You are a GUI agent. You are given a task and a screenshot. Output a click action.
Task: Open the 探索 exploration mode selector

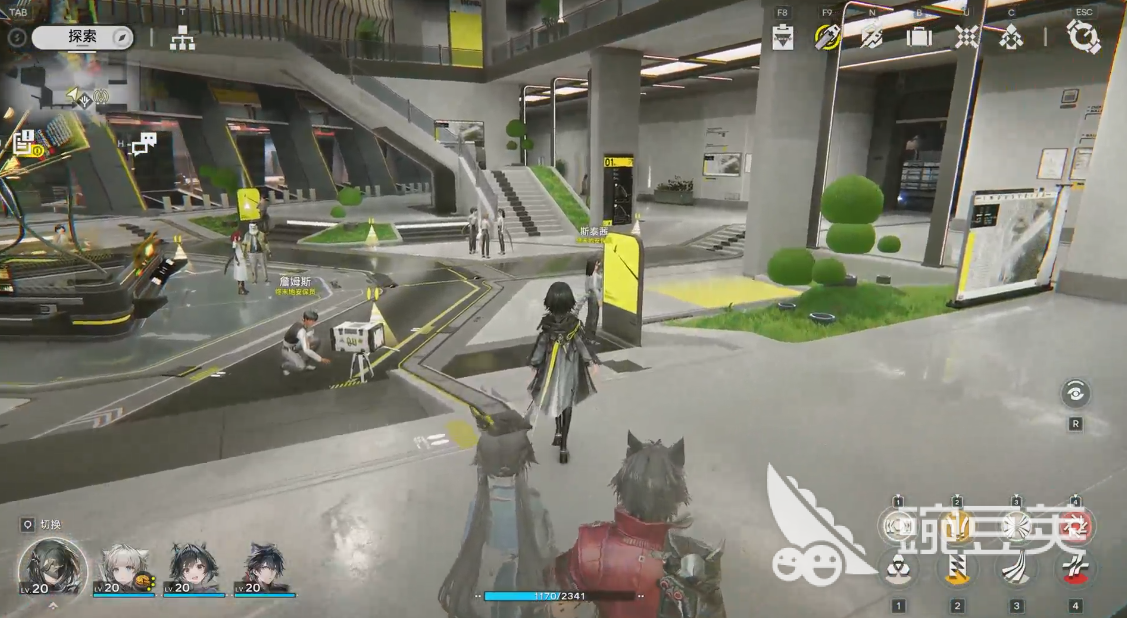point(82,38)
